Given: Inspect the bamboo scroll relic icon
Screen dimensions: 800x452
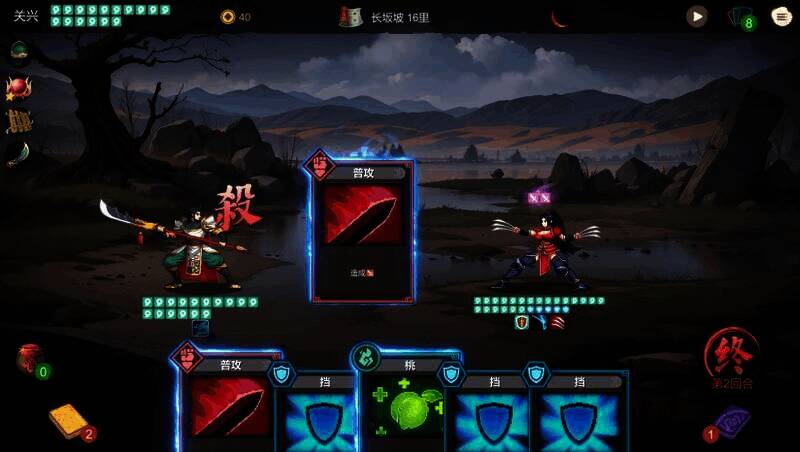Looking at the screenshot, I should pyautogui.click(x=18, y=121).
